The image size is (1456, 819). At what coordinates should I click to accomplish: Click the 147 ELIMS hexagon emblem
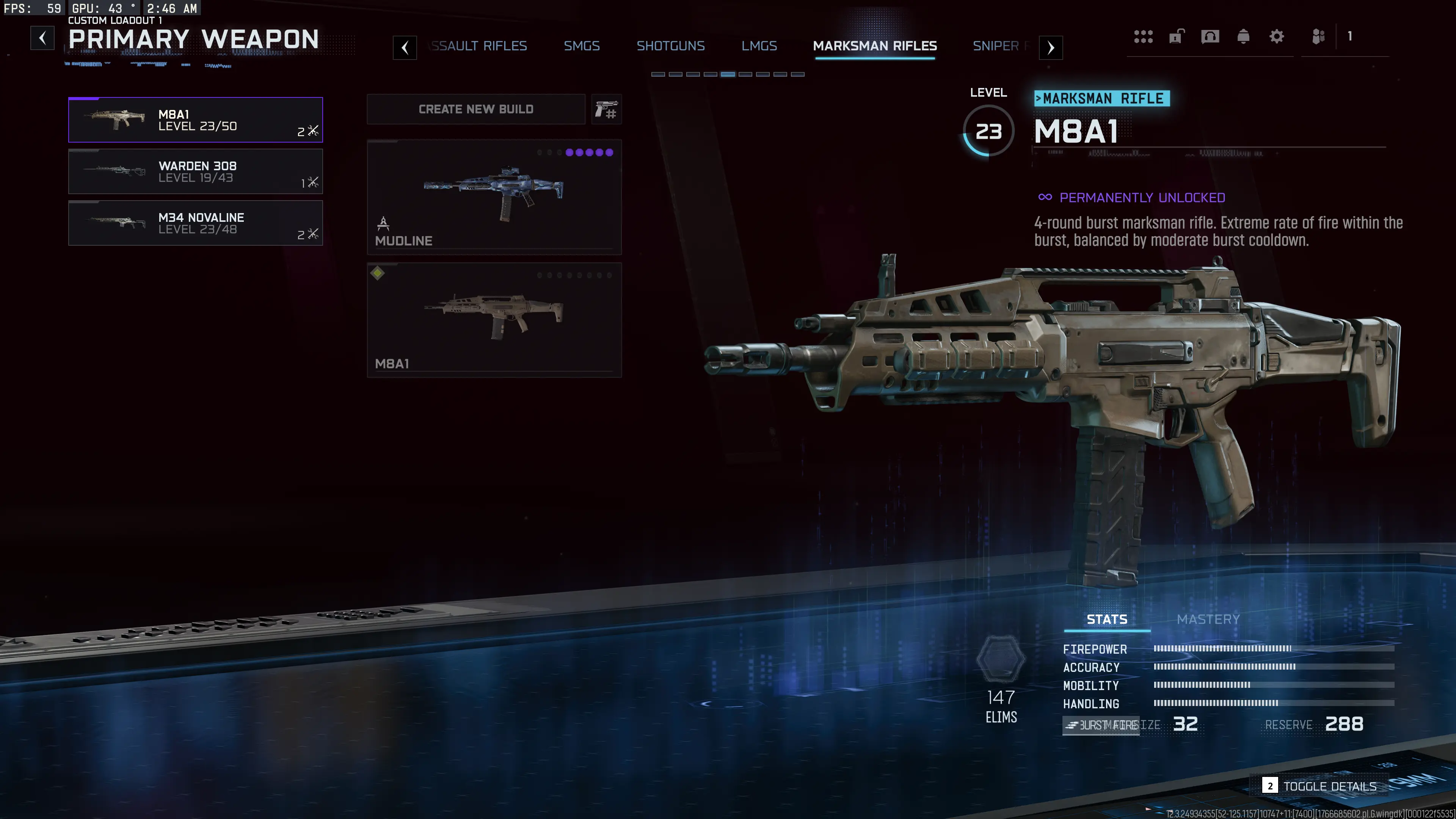(x=1001, y=659)
